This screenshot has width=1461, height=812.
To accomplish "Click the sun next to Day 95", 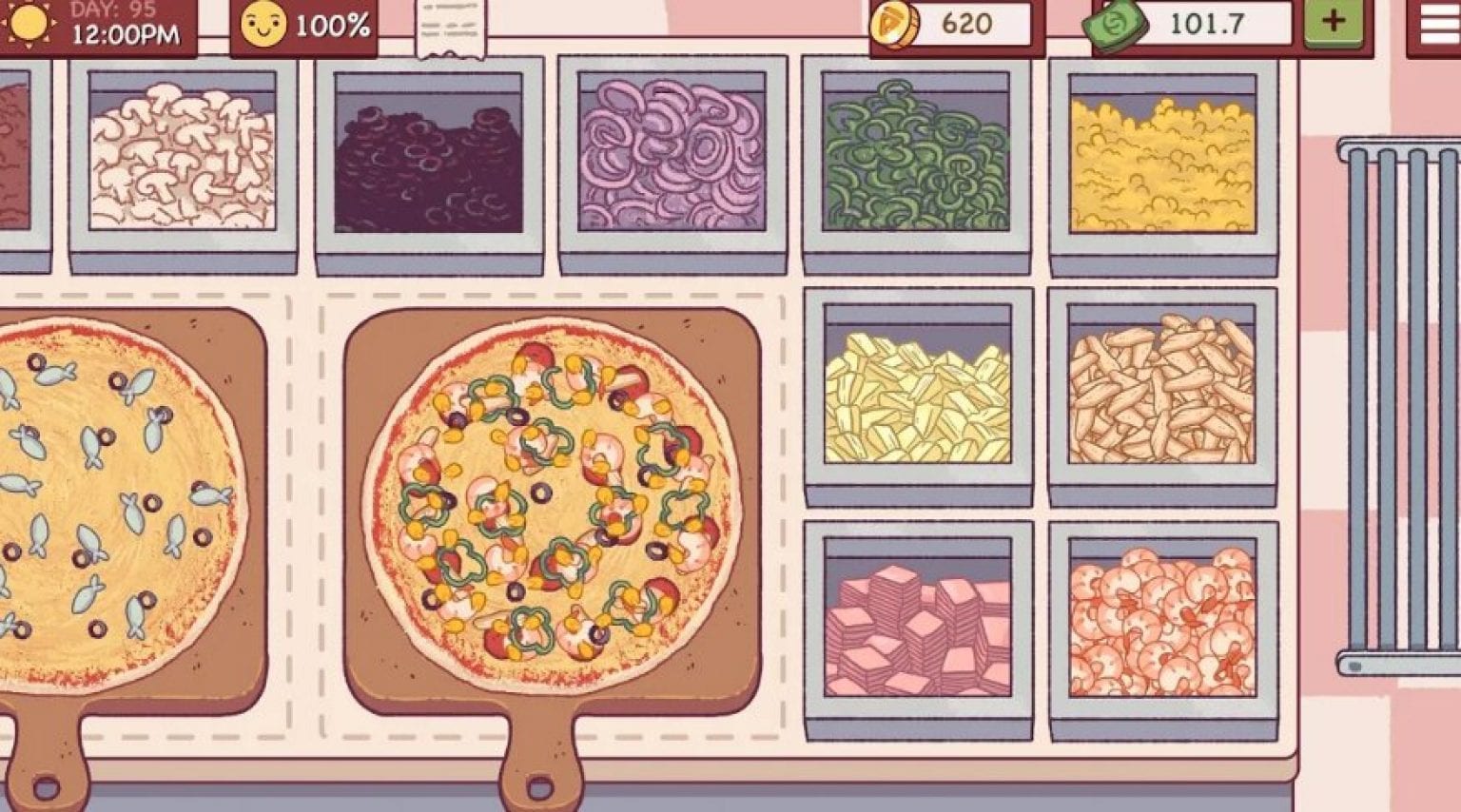I will click(29, 23).
